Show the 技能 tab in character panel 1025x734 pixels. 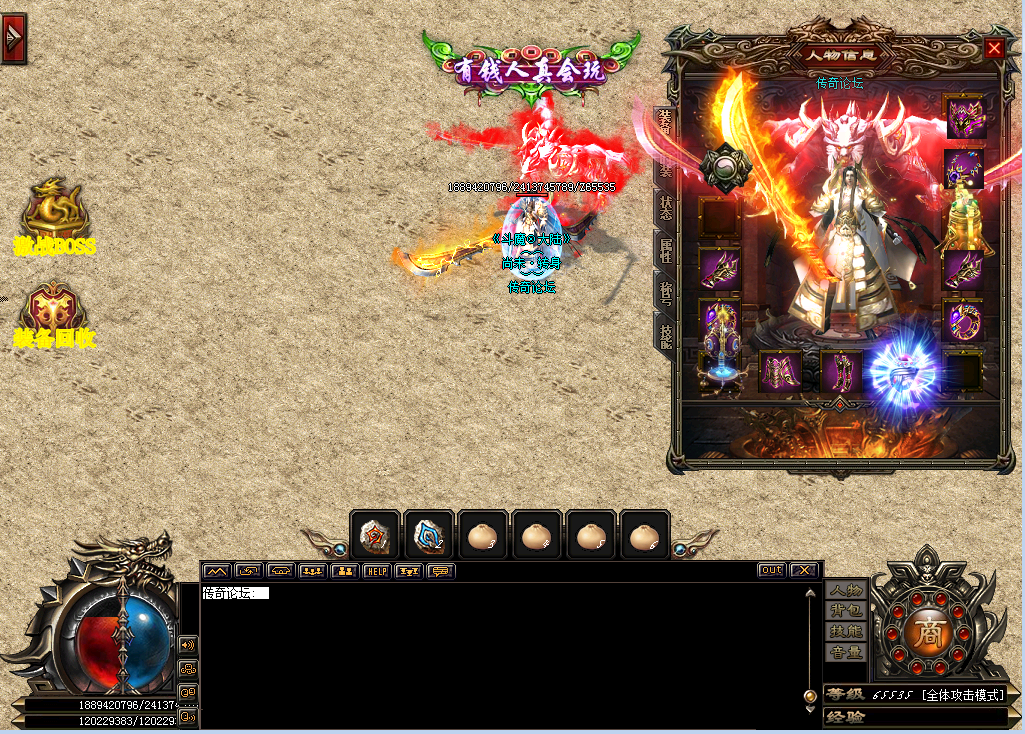pyautogui.click(x=663, y=330)
